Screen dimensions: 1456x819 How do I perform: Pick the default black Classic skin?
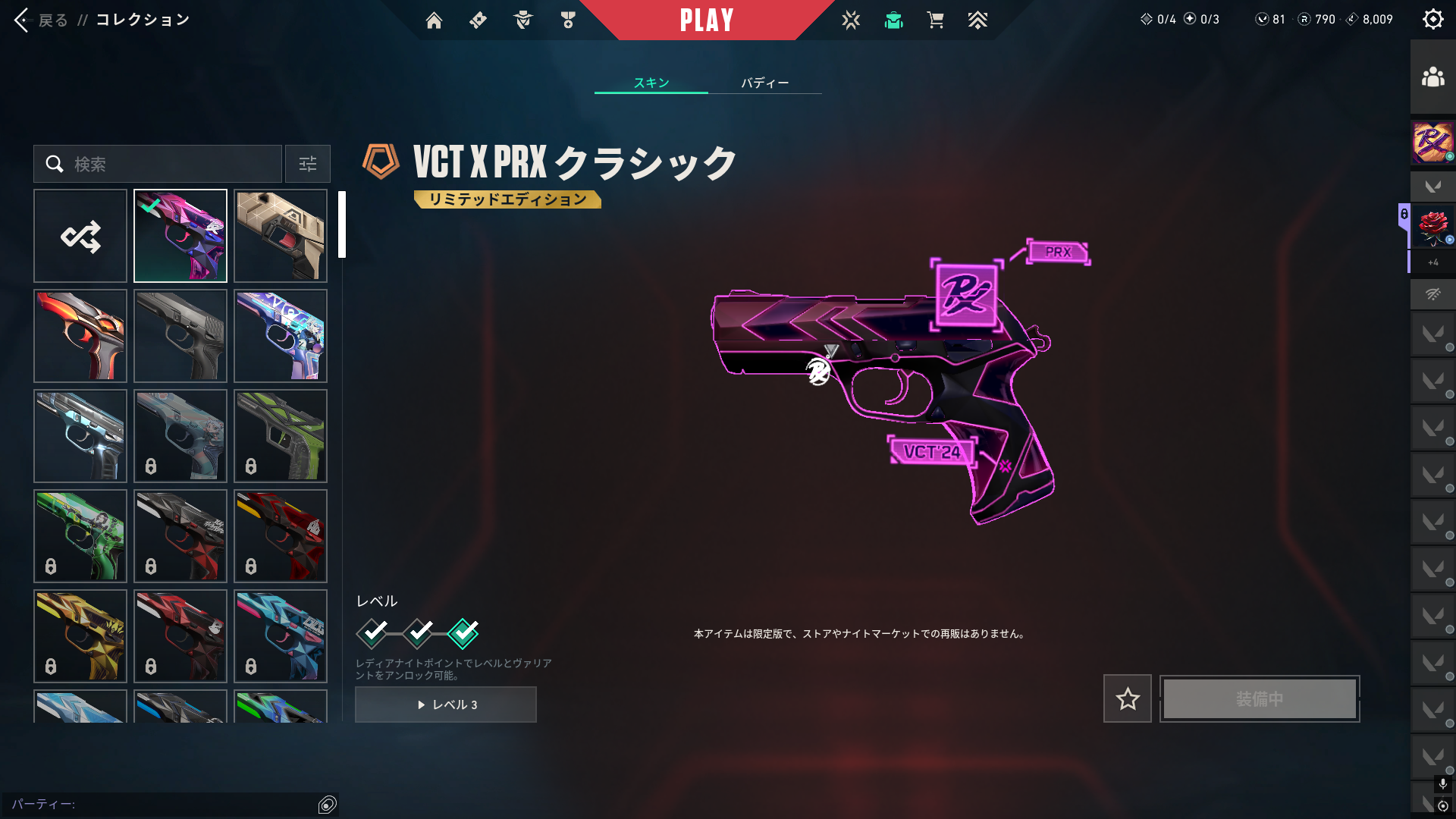tap(180, 336)
